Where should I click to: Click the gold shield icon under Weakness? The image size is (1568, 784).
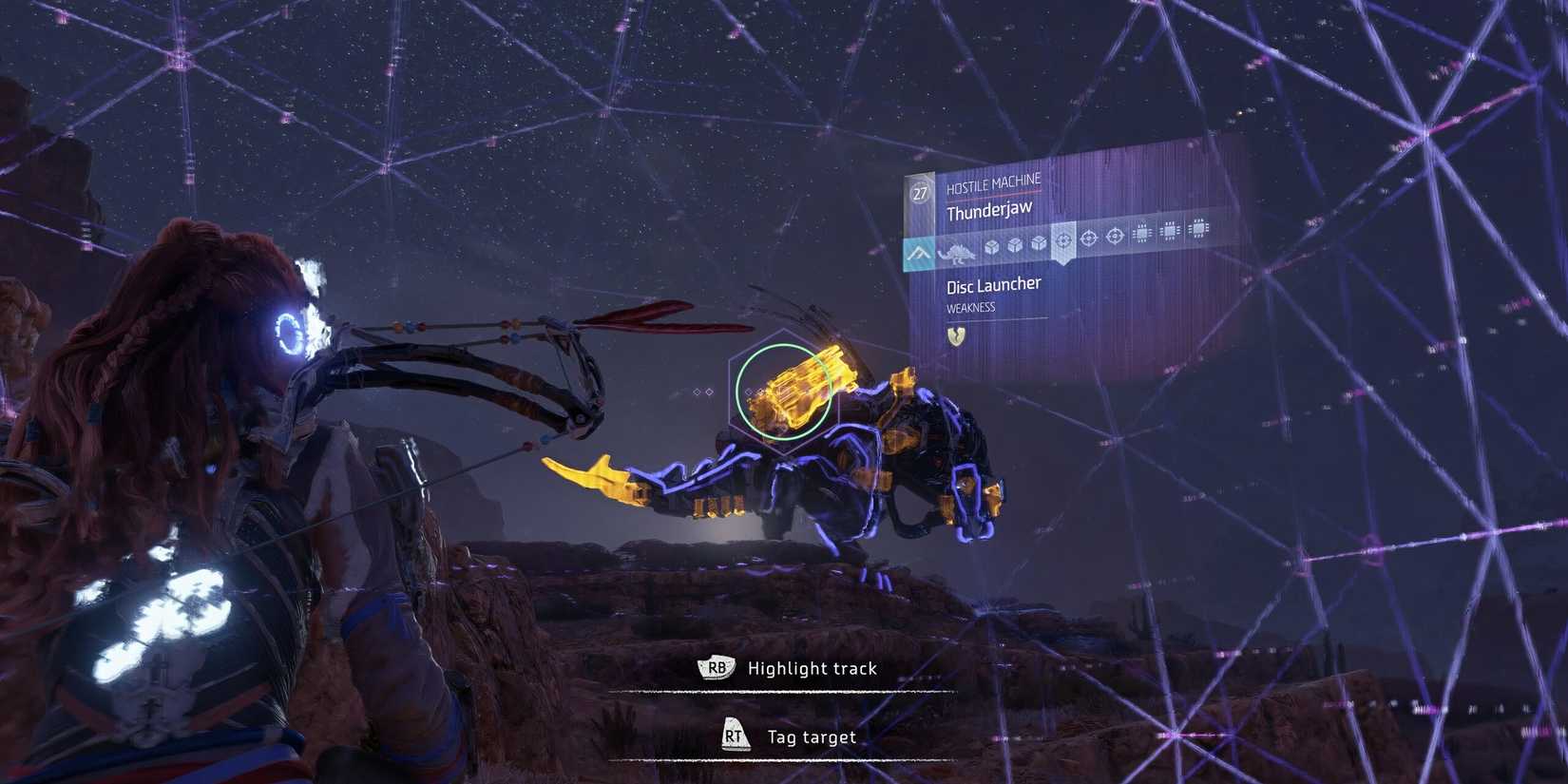pyautogui.click(x=956, y=336)
